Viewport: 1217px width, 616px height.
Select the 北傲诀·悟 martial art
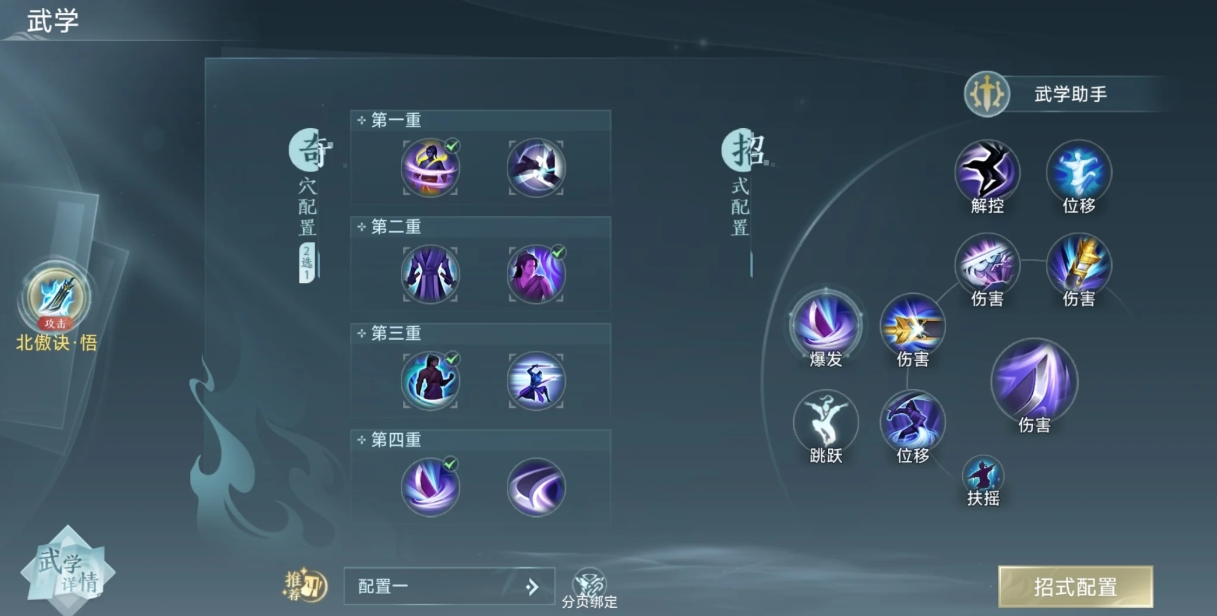[x=58, y=297]
